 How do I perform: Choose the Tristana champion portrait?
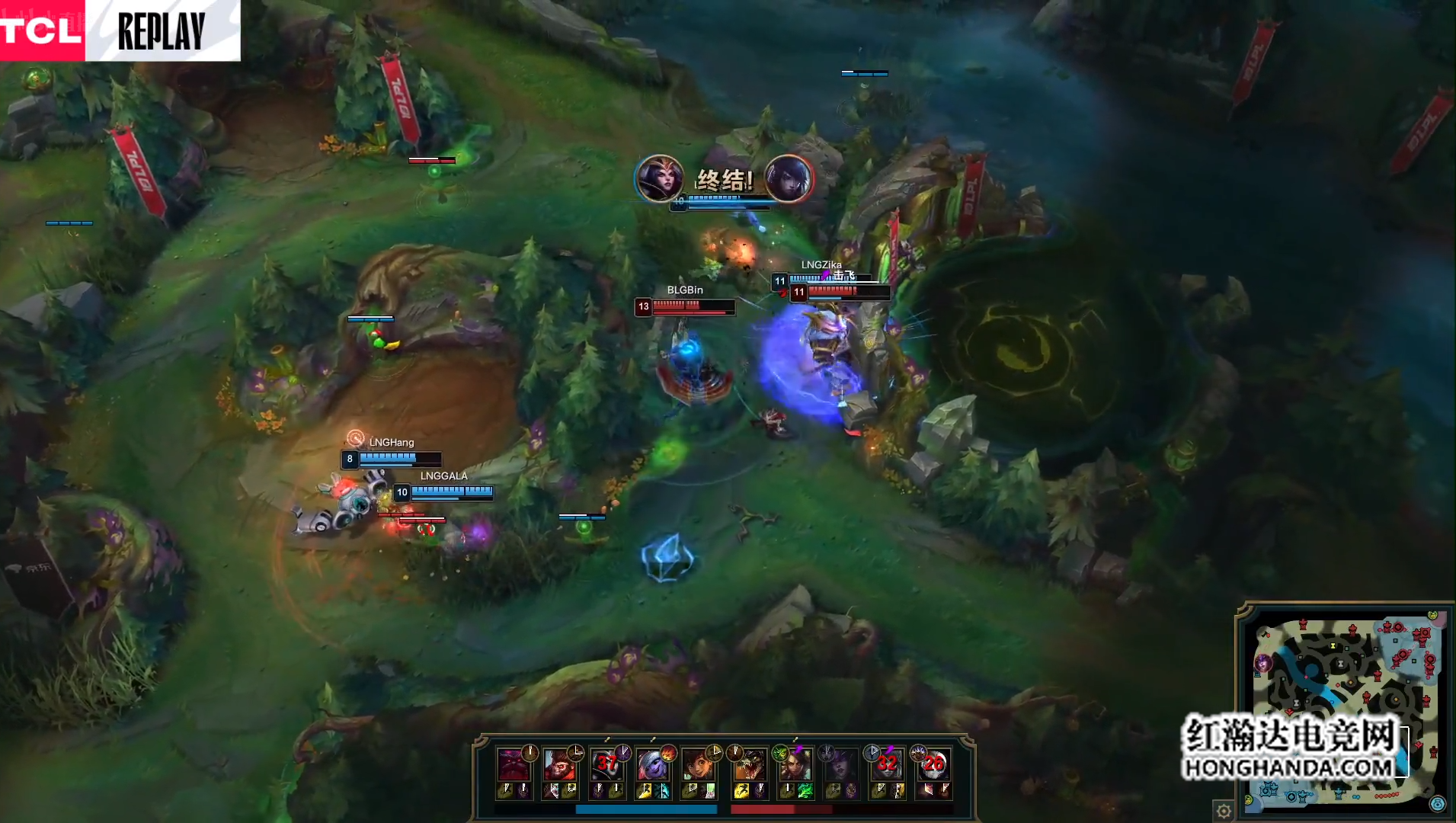[651, 764]
